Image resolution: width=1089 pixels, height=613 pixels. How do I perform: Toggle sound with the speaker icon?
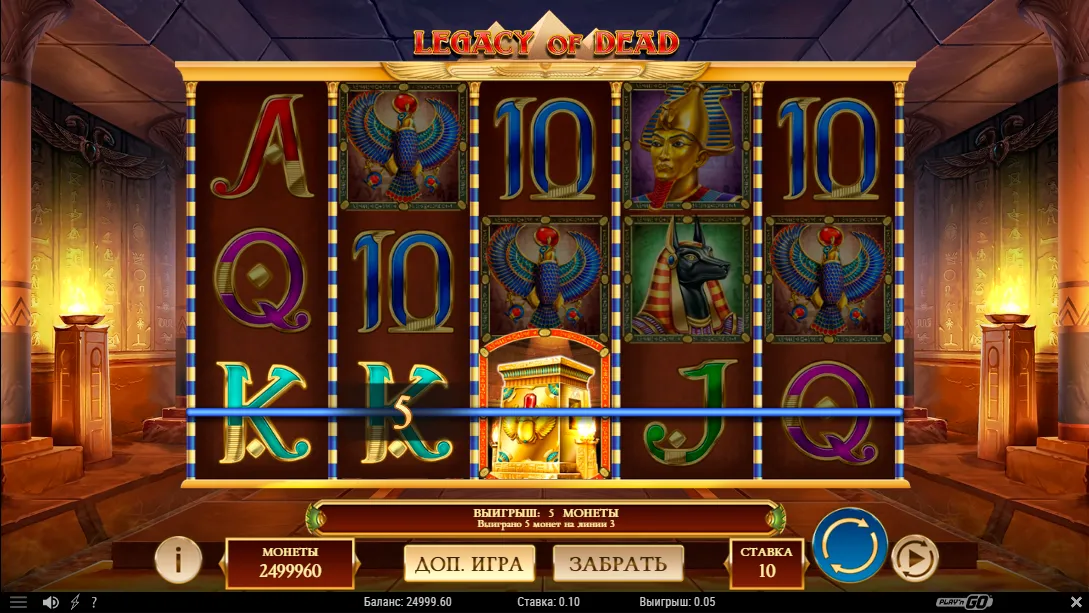[50, 602]
